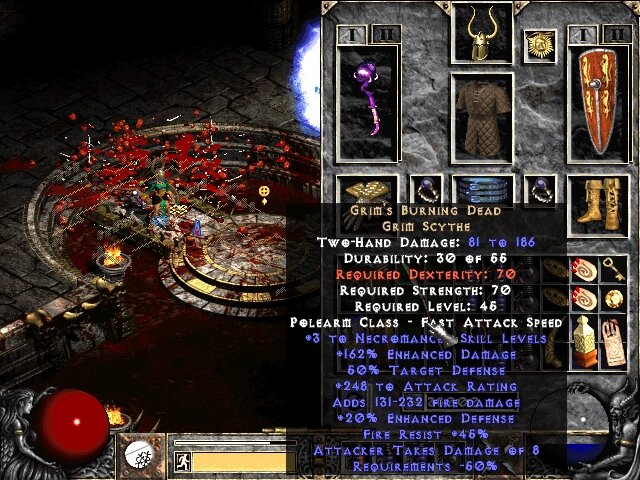Select the ring beside the gloves

427,189
